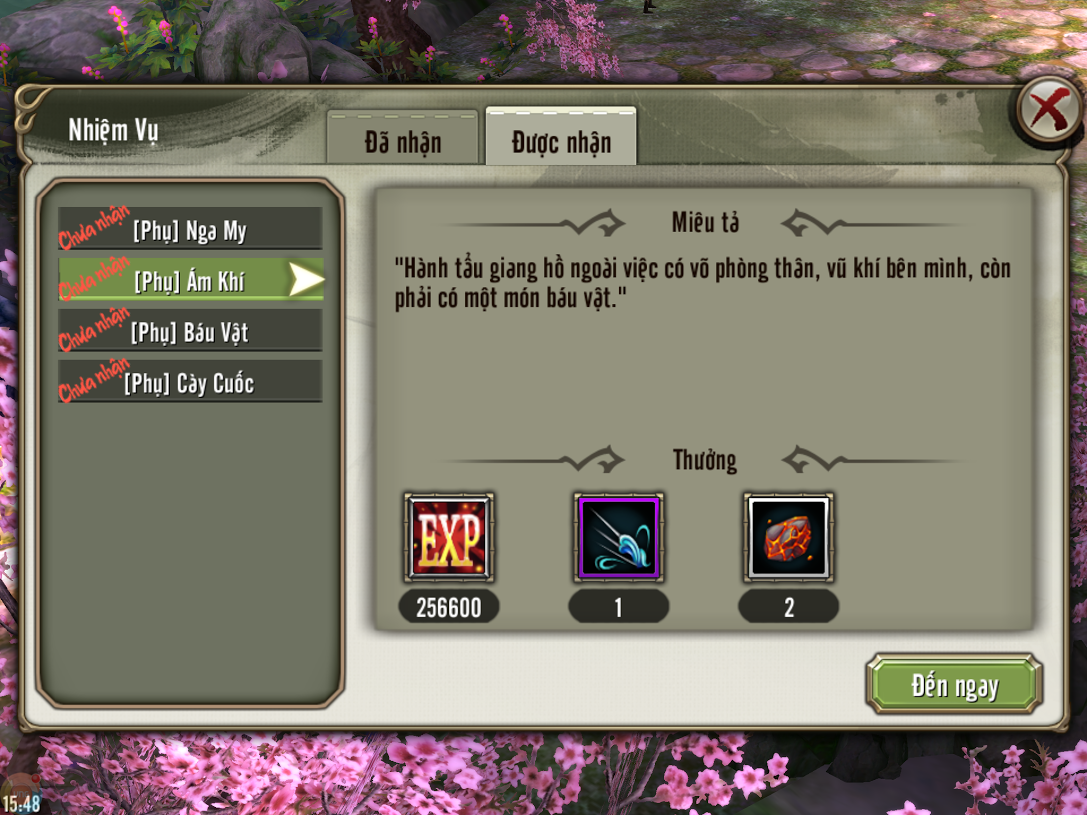Switch to the Đã nhận tab
The image size is (1087, 815).
tap(402, 142)
